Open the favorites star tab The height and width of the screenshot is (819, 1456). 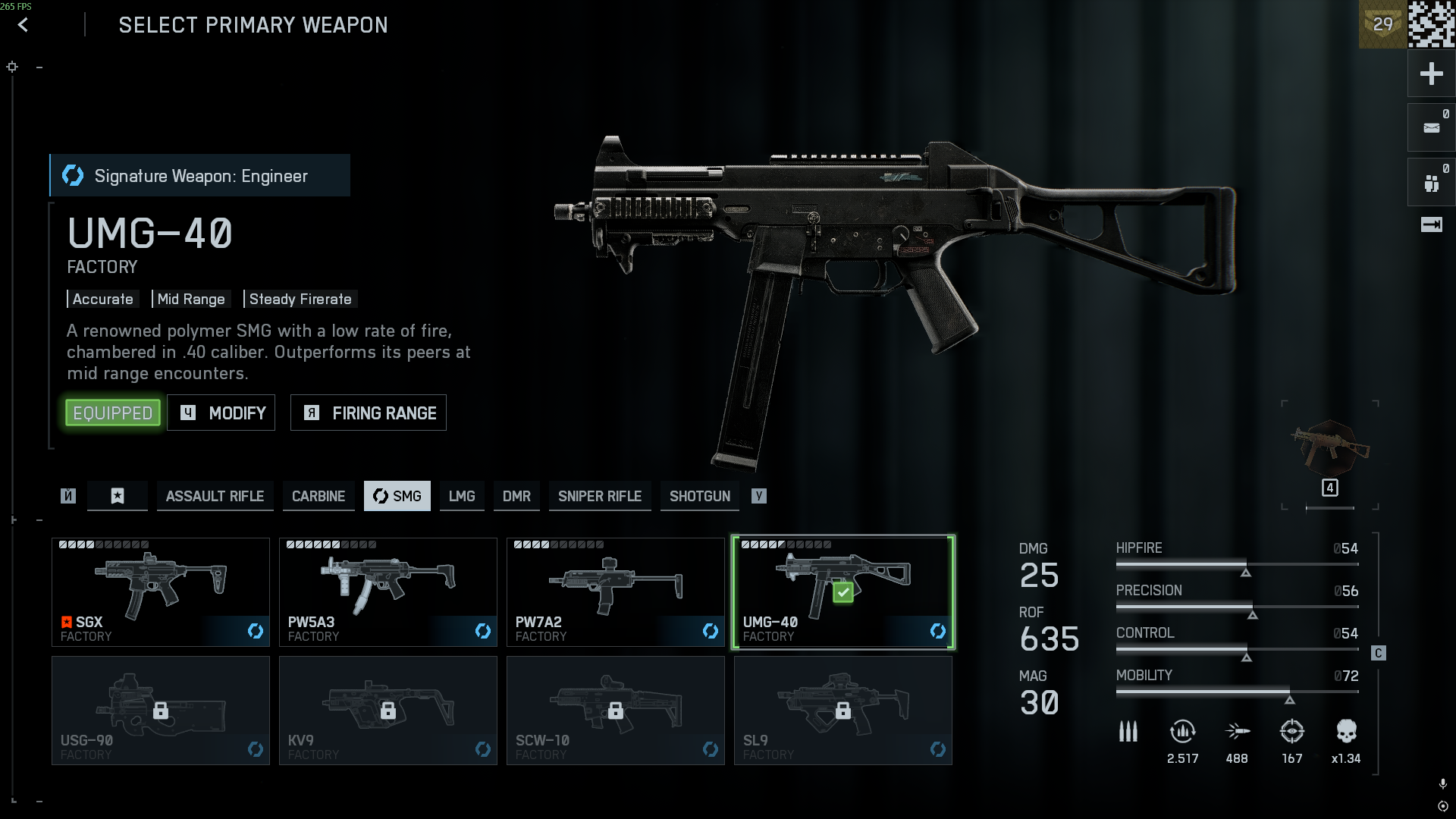coord(118,497)
